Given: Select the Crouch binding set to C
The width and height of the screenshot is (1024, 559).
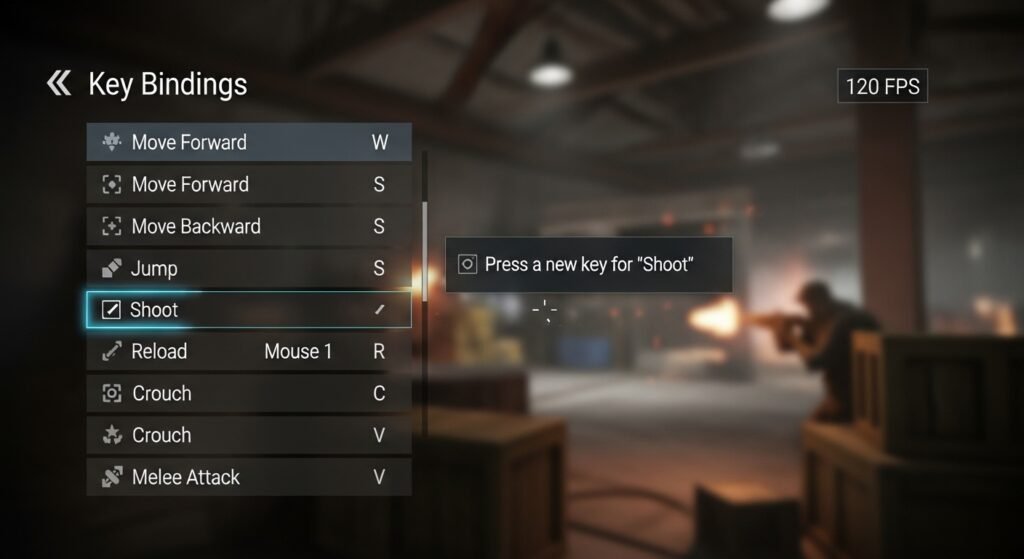Looking at the screenshot, I should [x=248, y=394].
